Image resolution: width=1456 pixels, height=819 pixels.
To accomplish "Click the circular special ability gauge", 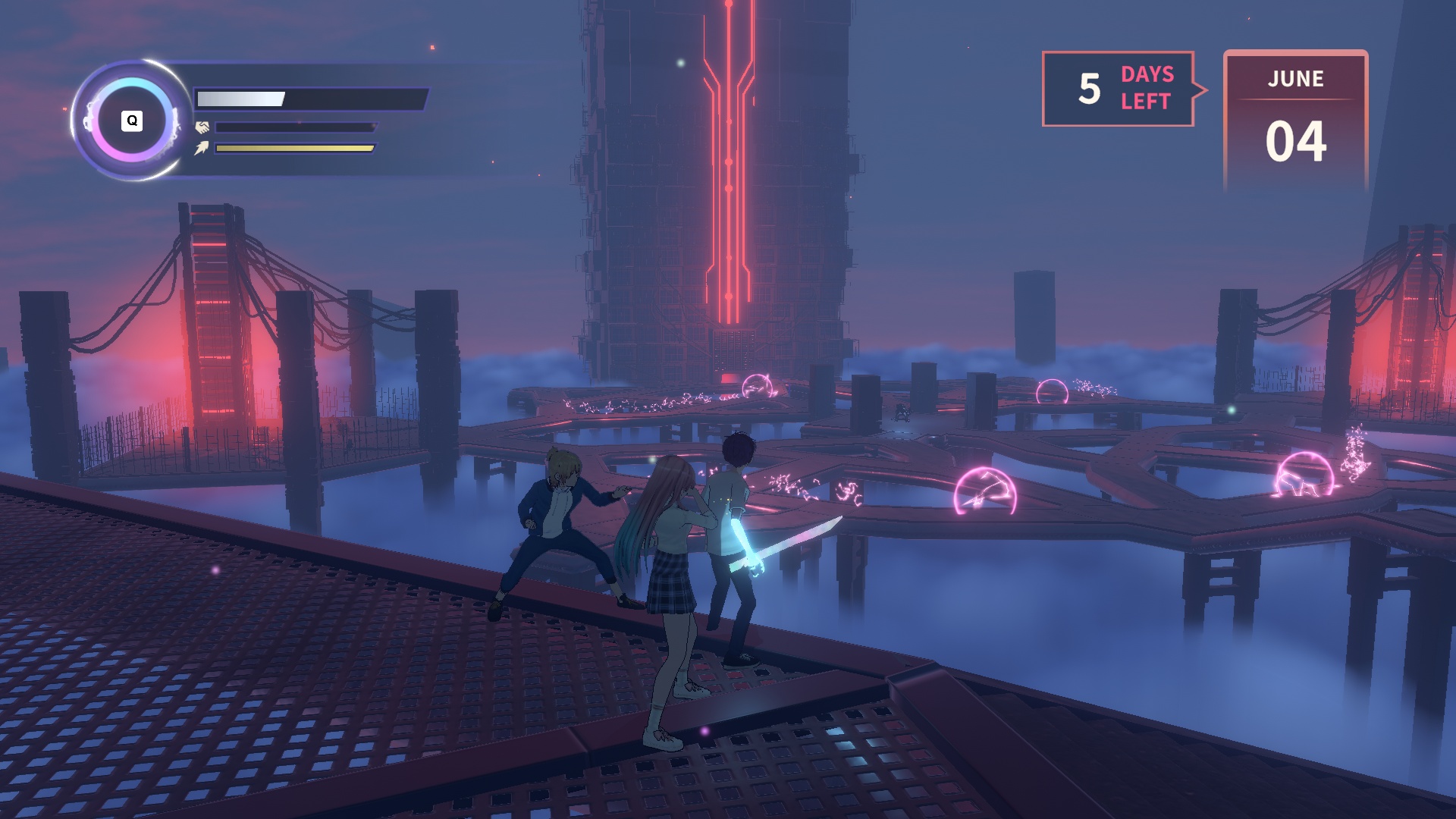I will [x=132, y=121].
